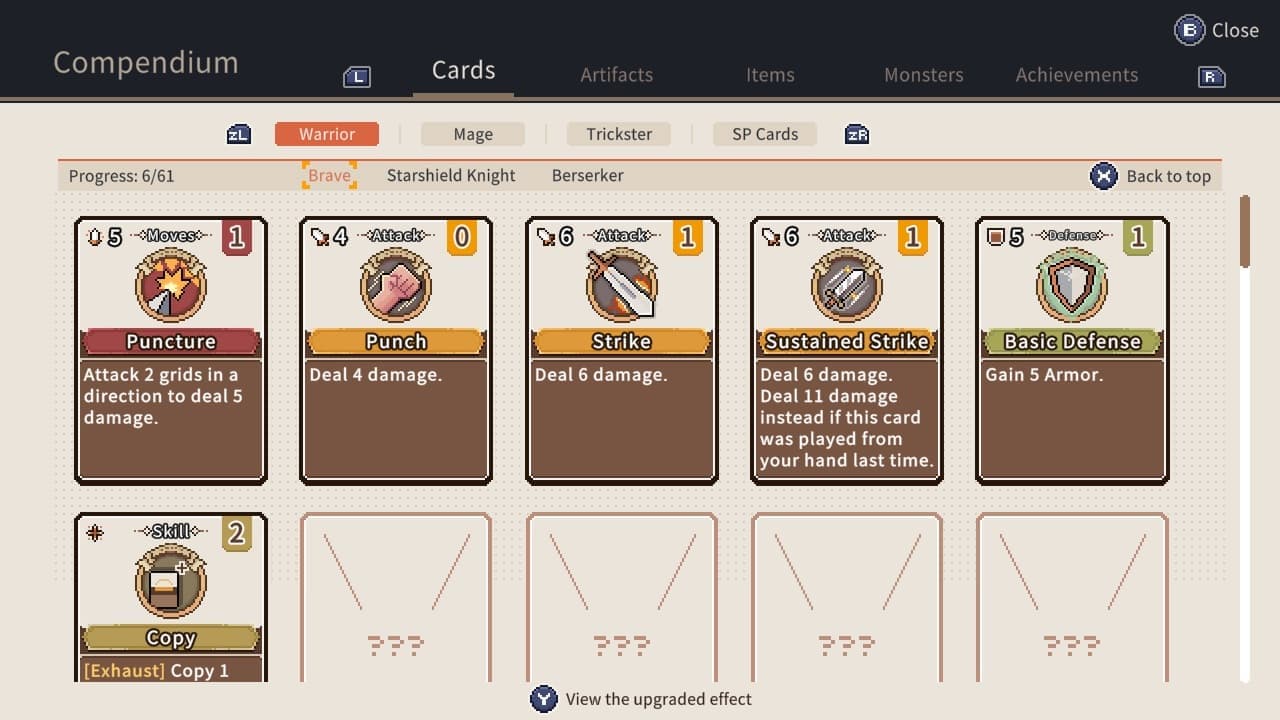The width and height of the screenshot is (1280, 720).
Task: Switch to the Artifacts tab
Action: point(617,74)
